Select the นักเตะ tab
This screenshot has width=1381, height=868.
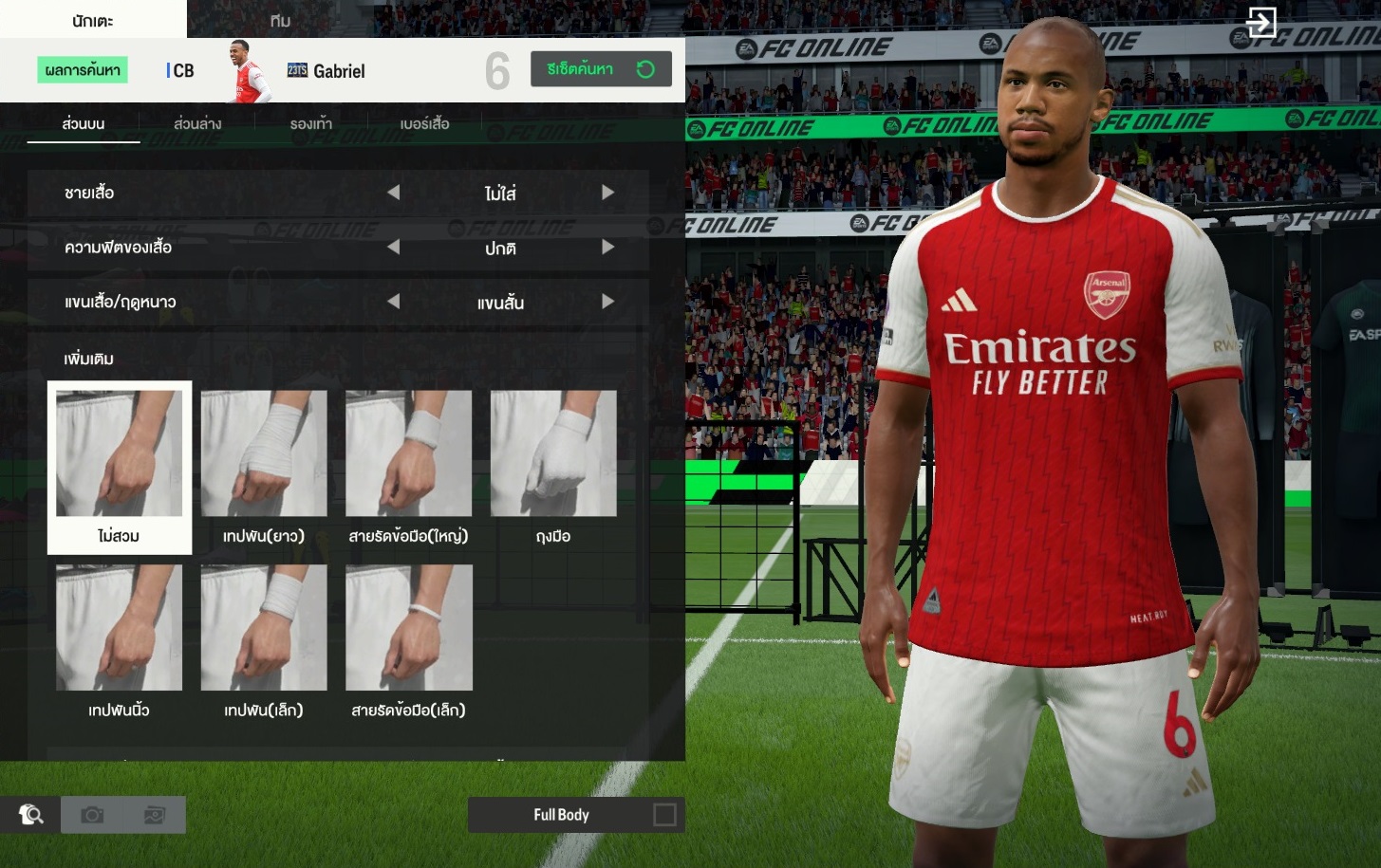tap(93, 20)
